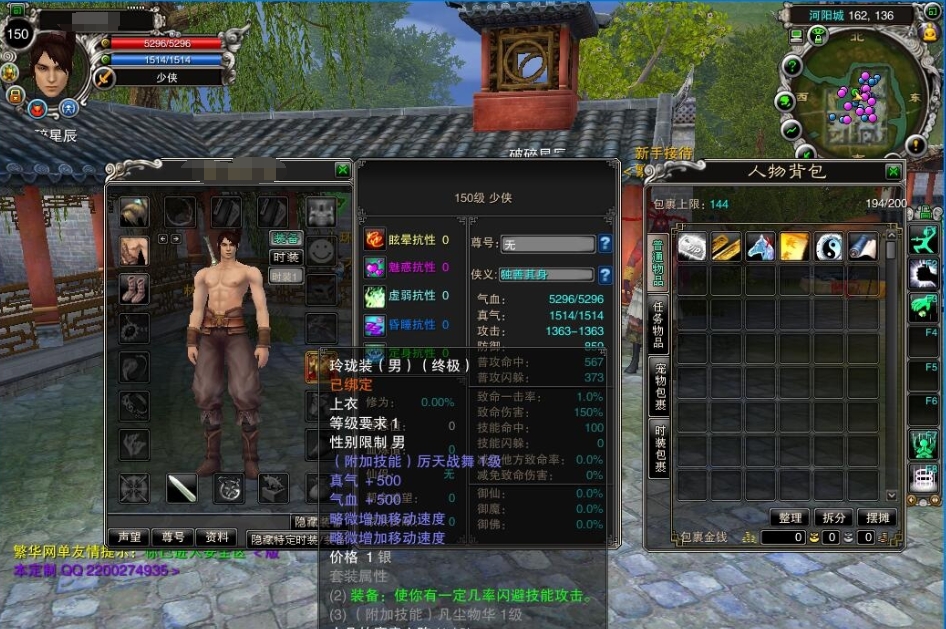The image size is (946, 629).
Task: Select the 时装包裹 costume bag tab
Action: [659, 449]
